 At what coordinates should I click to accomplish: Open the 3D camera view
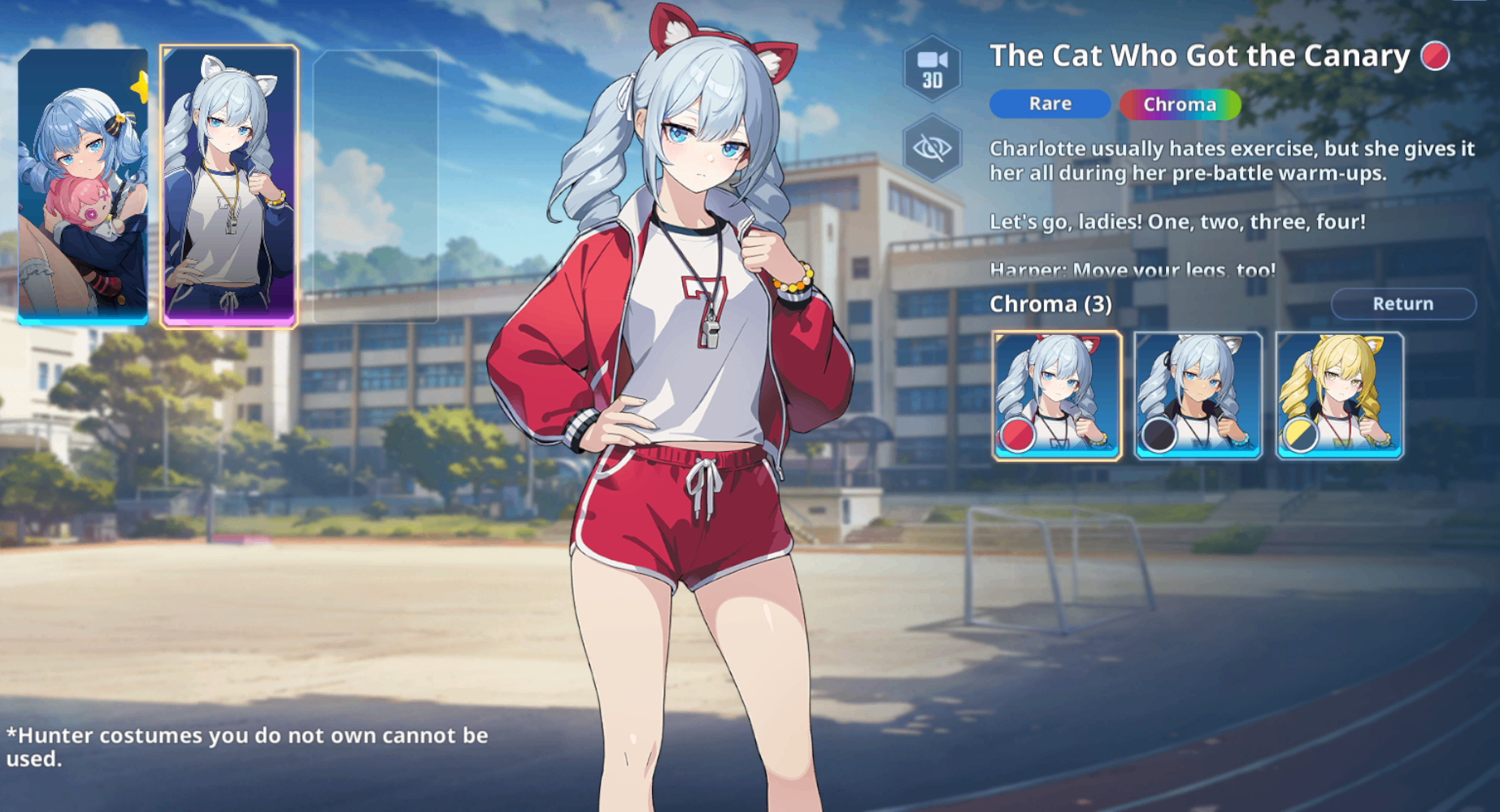coord(932,68)
